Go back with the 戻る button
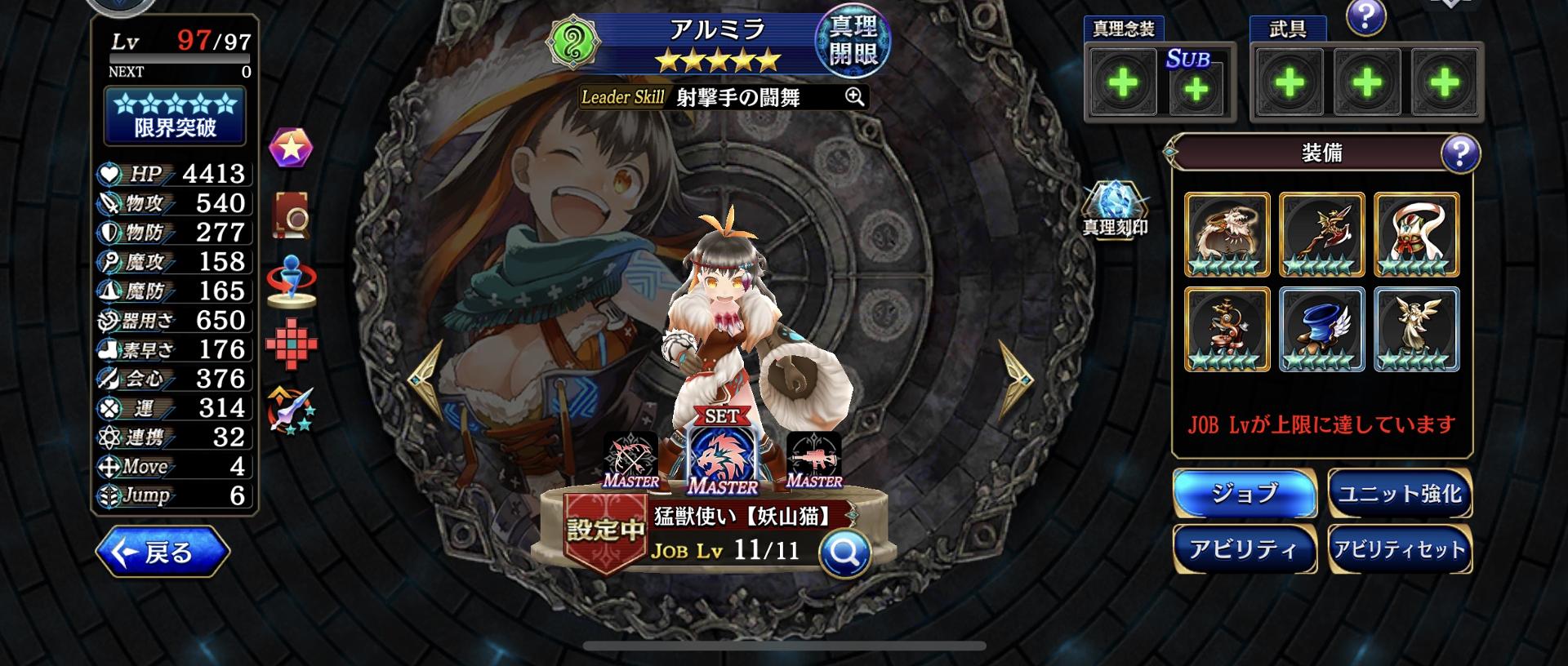The height and width of the screenshot is (666, 1568). 163,553
